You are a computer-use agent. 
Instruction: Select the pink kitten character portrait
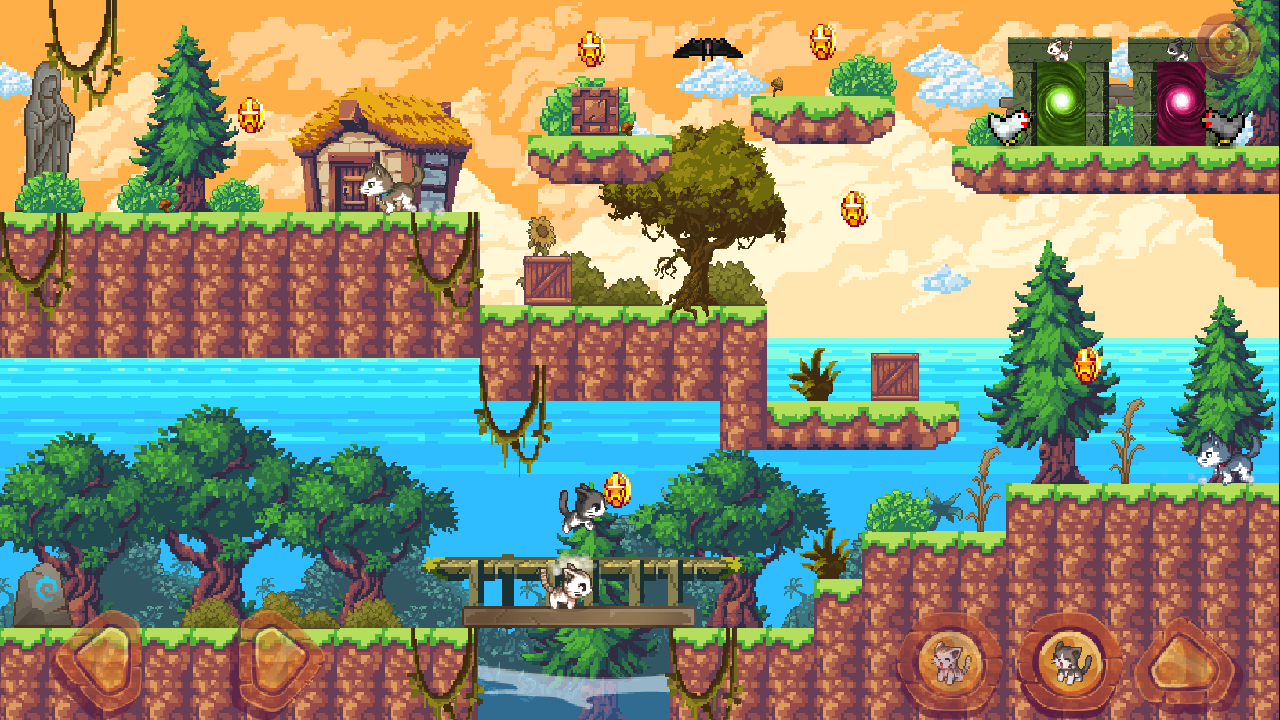point(949,661)
